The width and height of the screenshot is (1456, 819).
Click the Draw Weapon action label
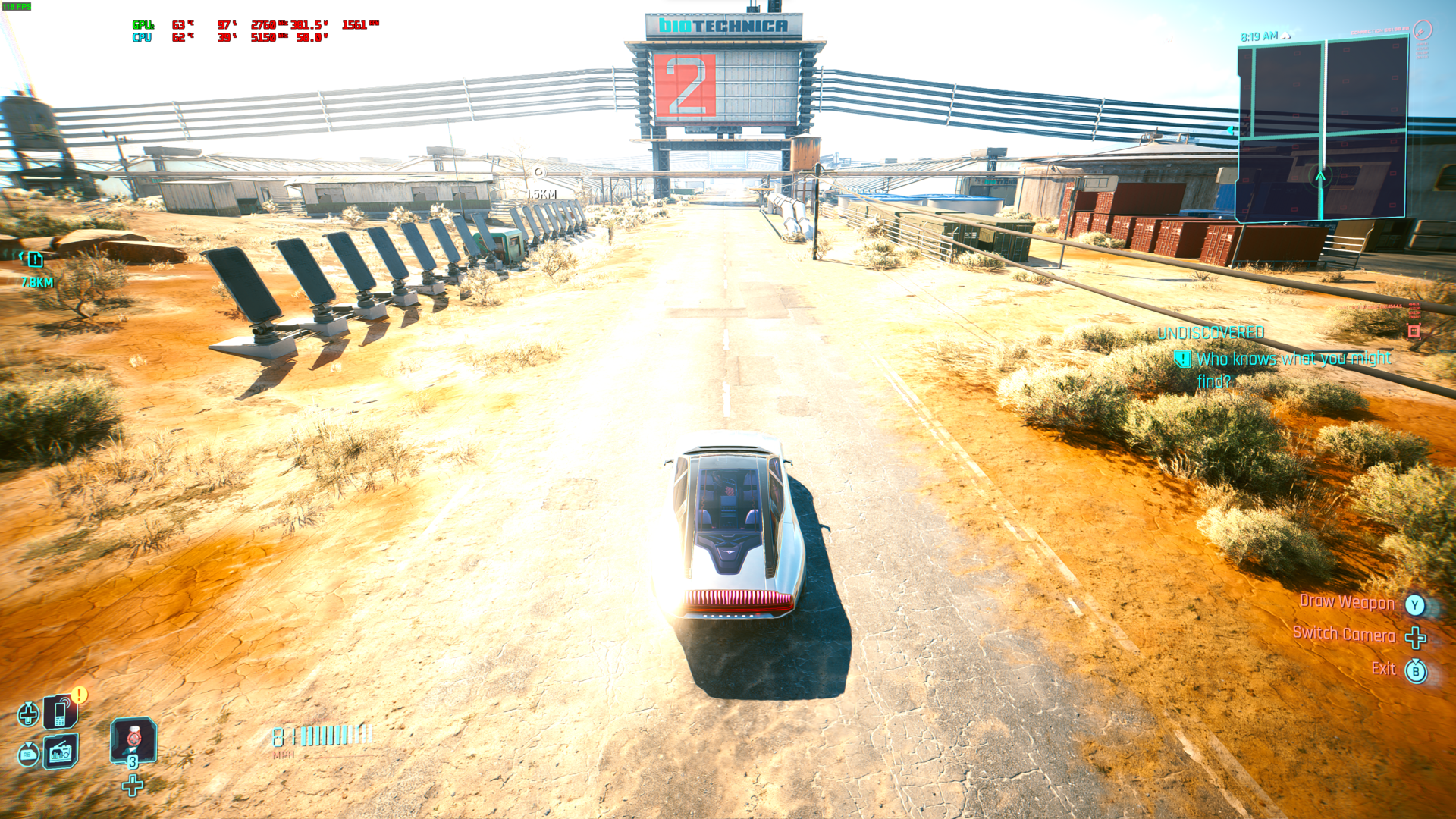coord(1347,602)
